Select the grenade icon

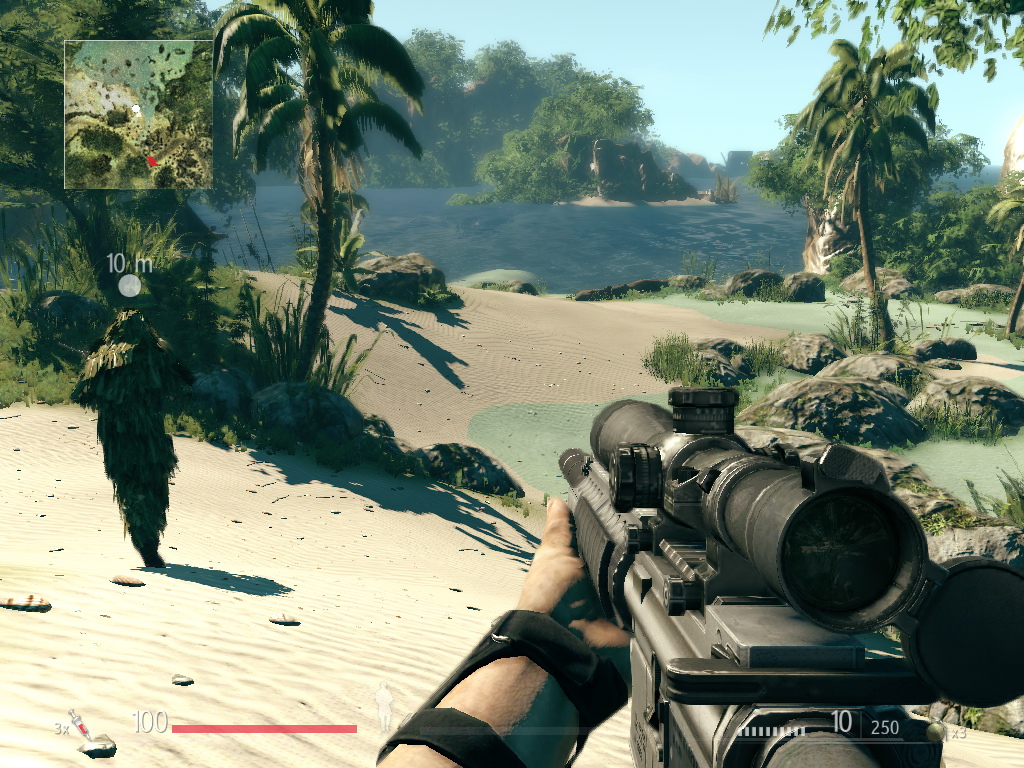[936, 731]
